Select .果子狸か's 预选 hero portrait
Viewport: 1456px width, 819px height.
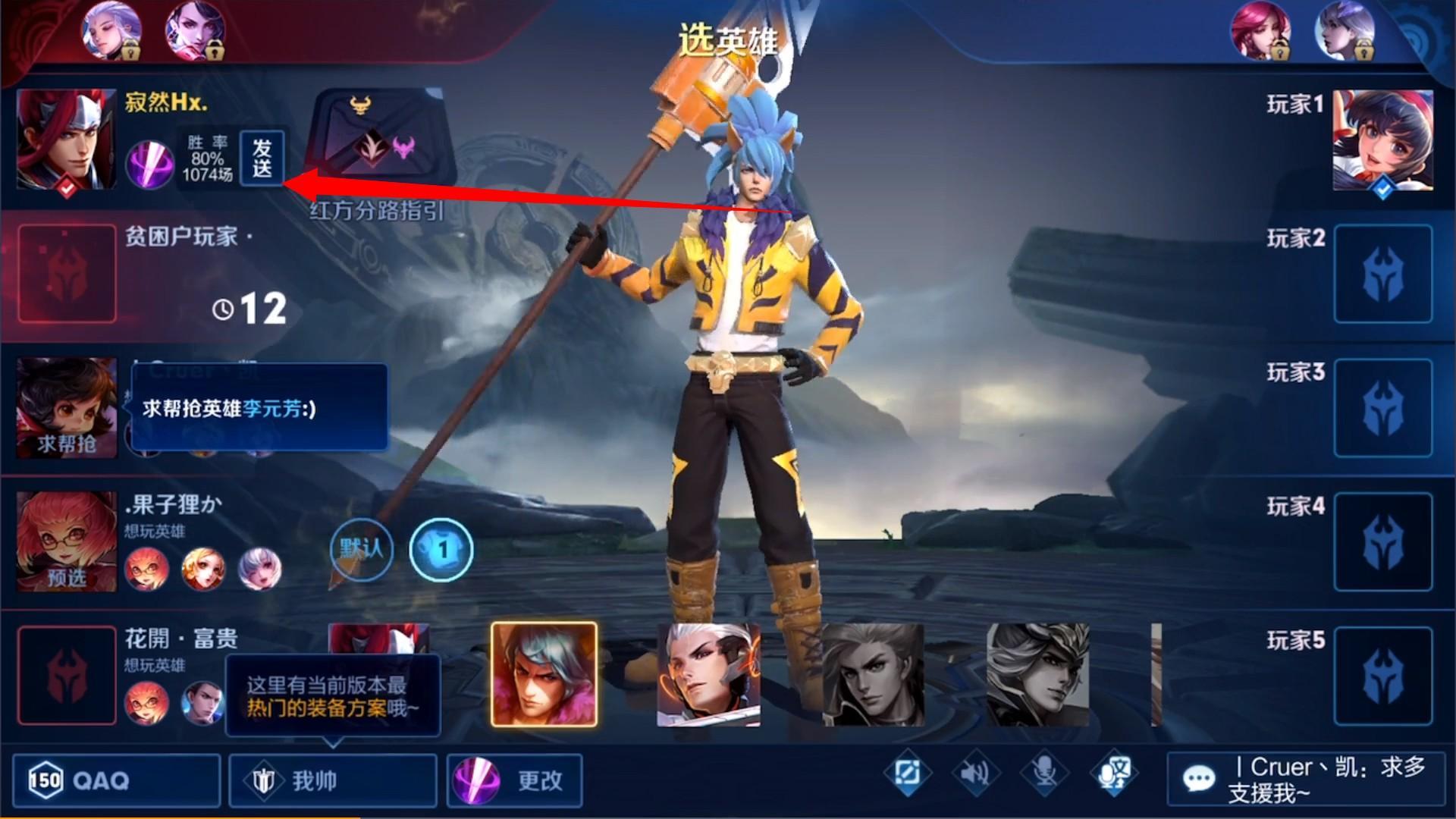click(67, 541)
